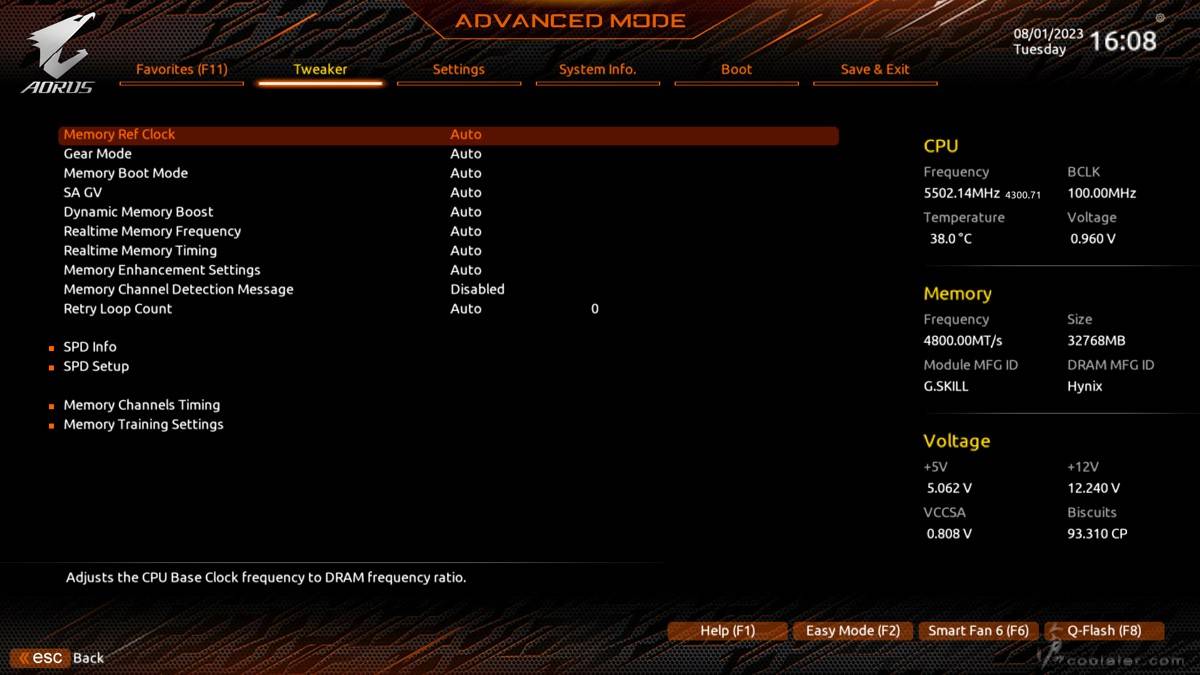
Task: Select Memory Enhancement Settings row
Action: click(162, 270)
